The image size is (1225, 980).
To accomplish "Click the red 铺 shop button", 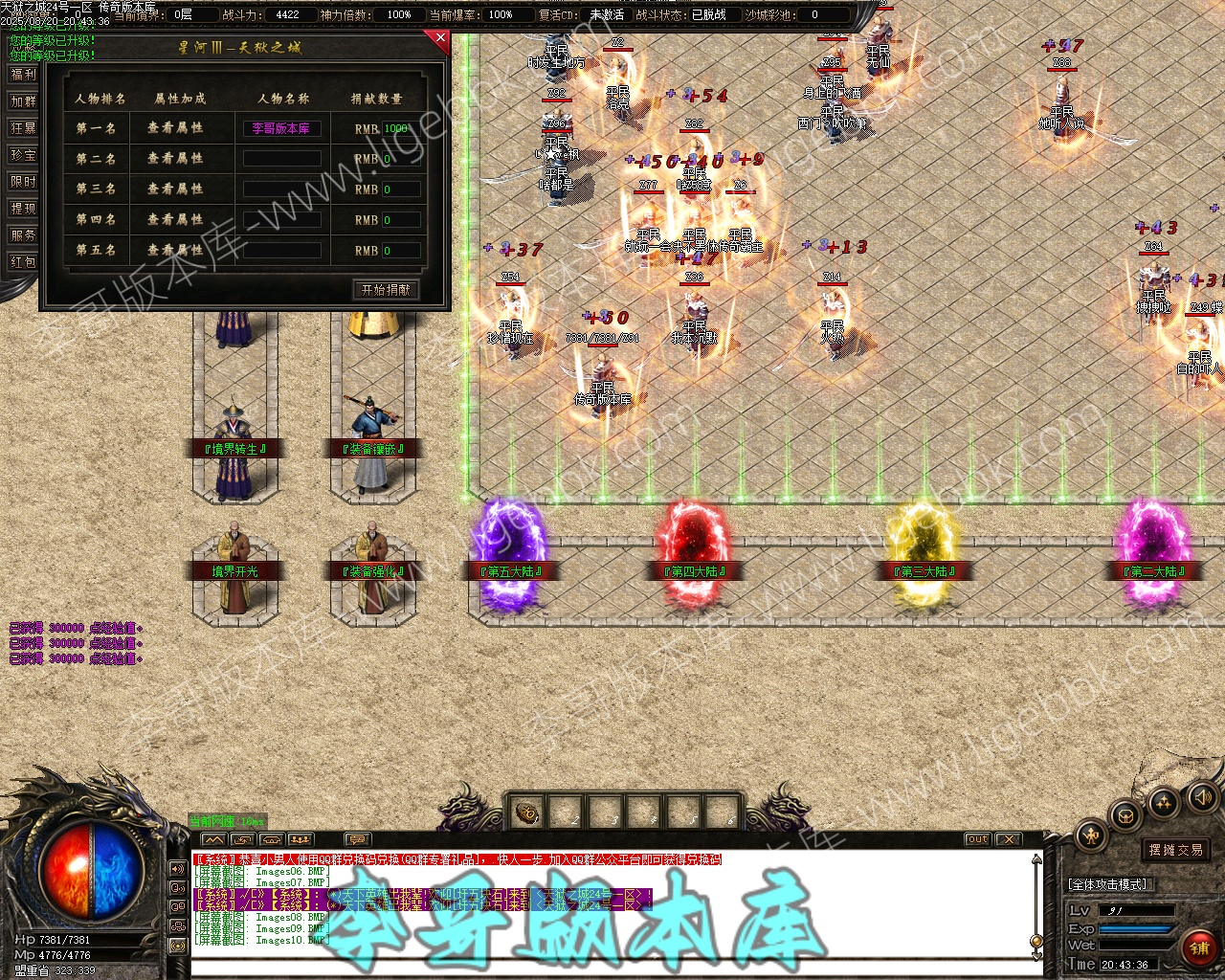I will click(1197, 947).
